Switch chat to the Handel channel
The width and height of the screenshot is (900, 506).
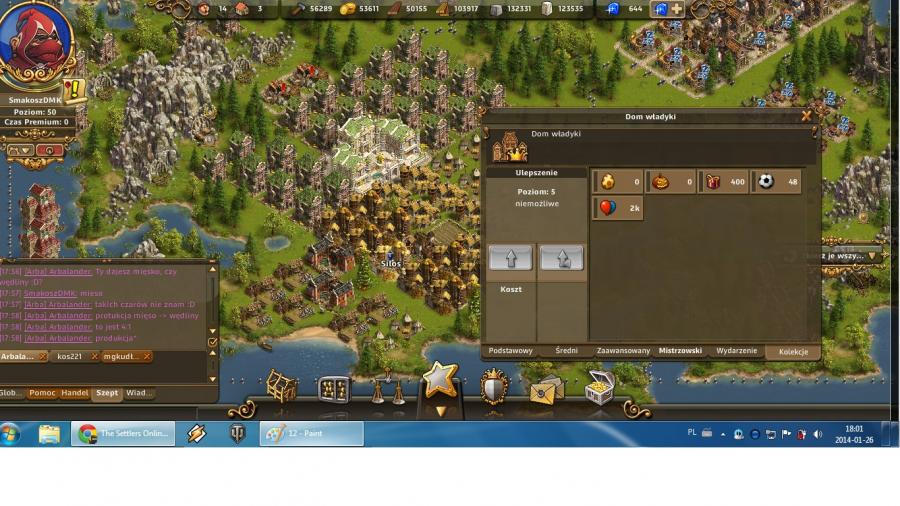pos(75,393)
